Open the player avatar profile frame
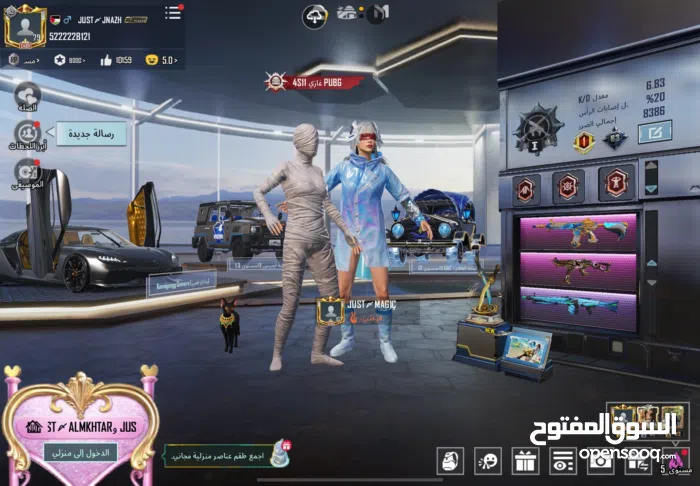The height and width of the screenshot is (486, 700). pos(25,25)
